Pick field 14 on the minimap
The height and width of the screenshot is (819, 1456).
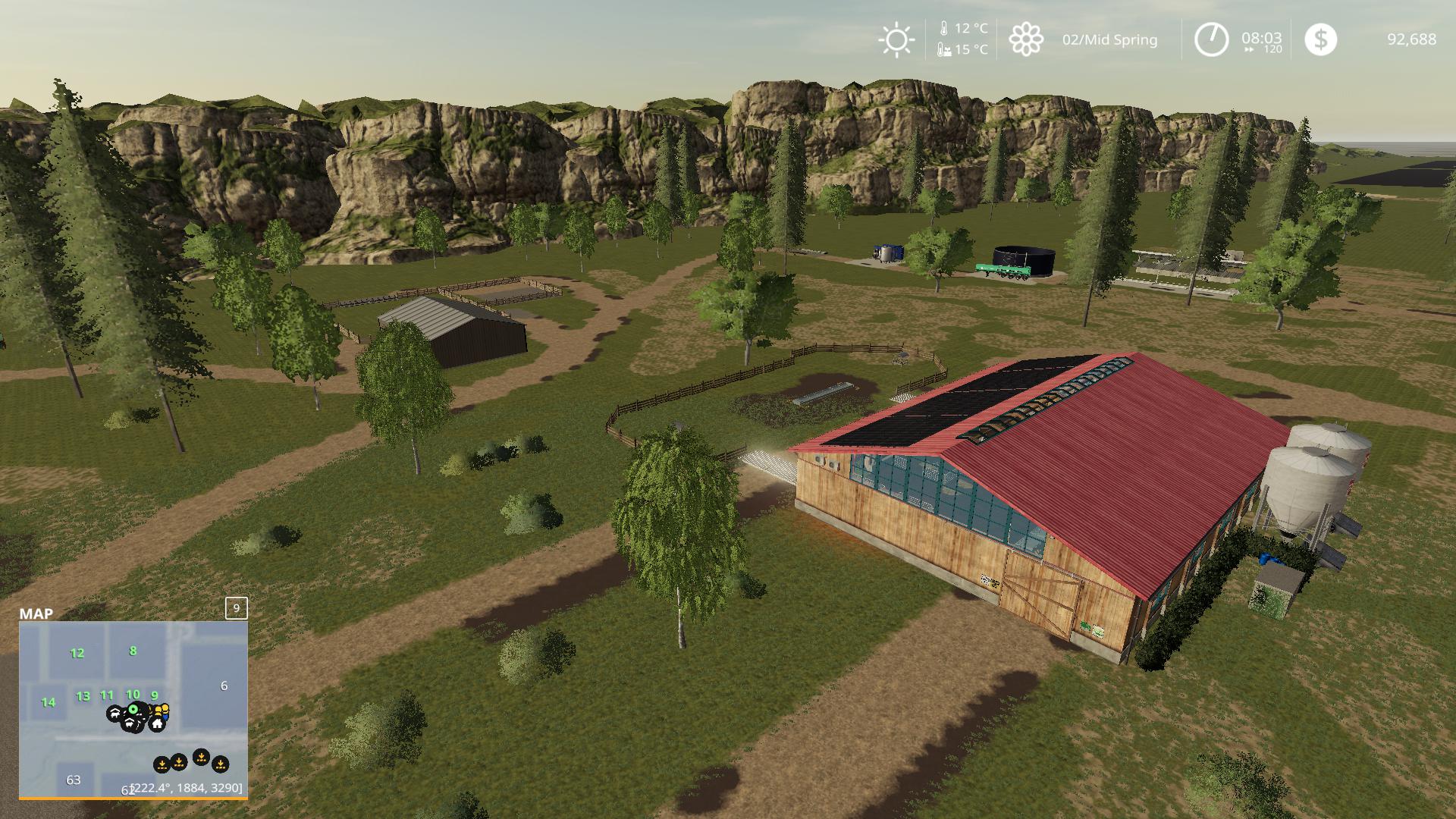pos(49,702)
